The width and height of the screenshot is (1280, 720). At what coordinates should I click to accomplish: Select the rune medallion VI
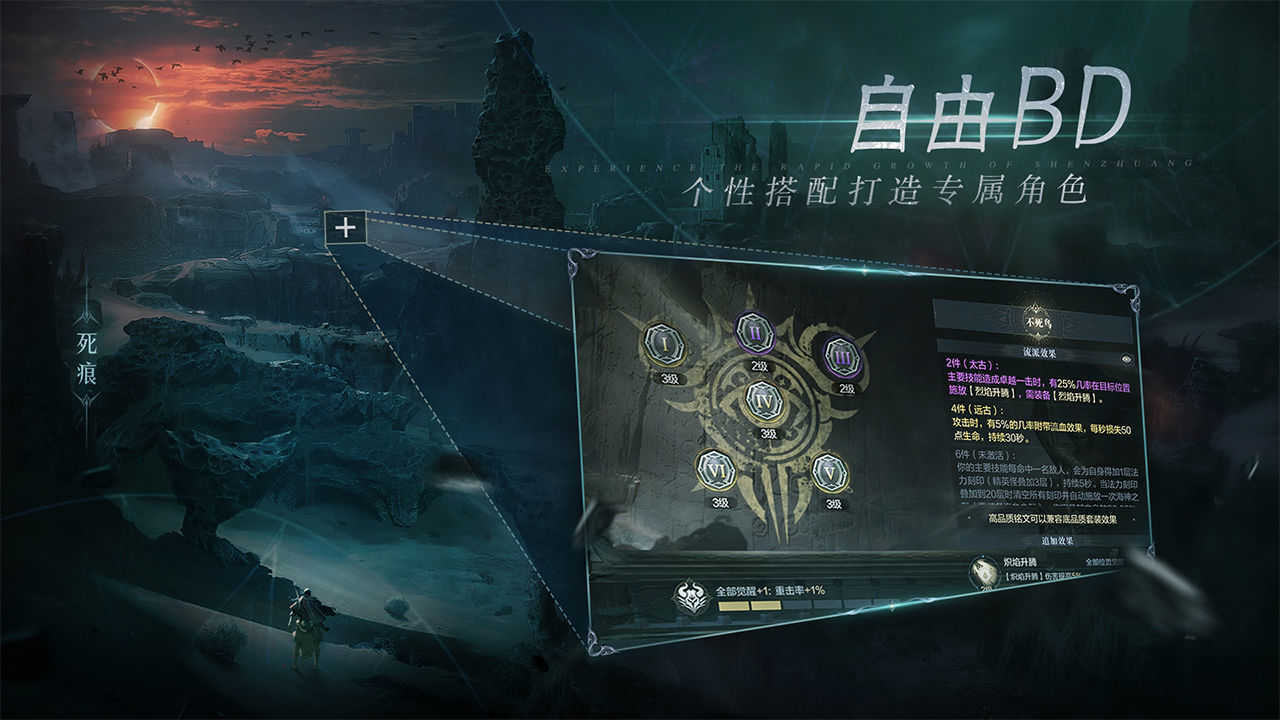point(716,470)
